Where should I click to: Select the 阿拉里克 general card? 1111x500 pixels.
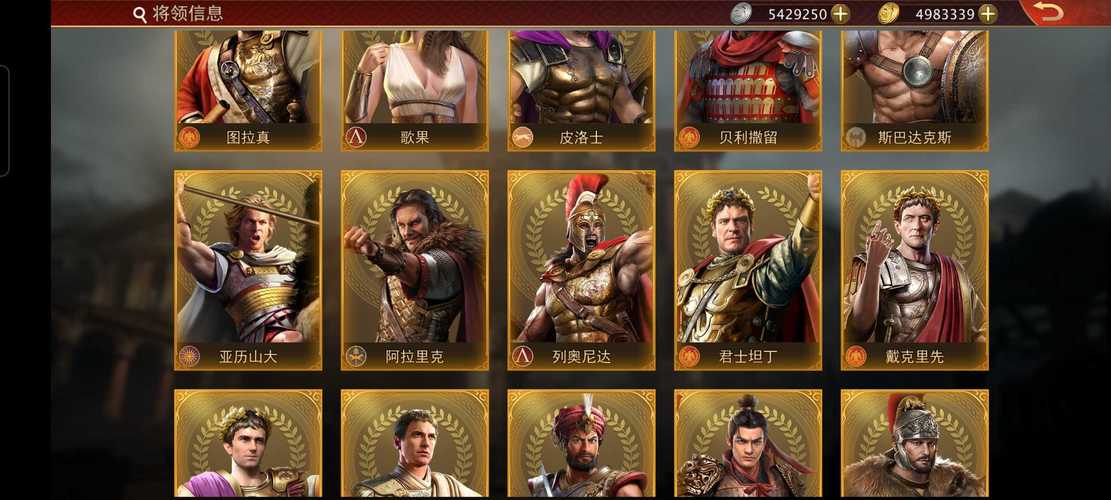pos(415,270)
